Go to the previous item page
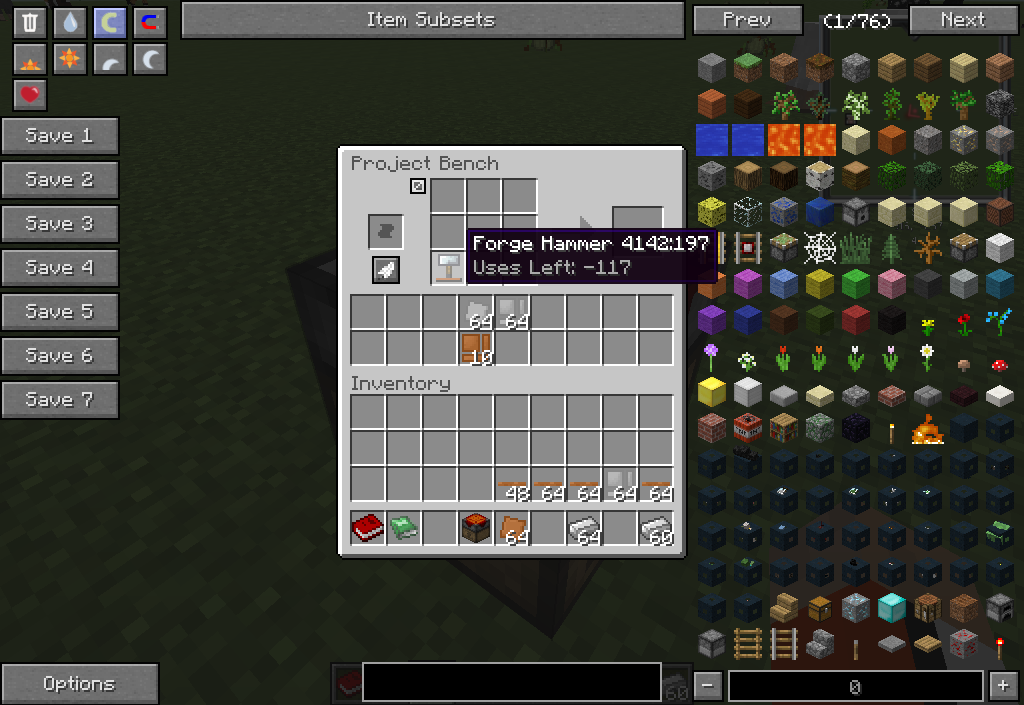1024x705 pixels. coord(747,20)
